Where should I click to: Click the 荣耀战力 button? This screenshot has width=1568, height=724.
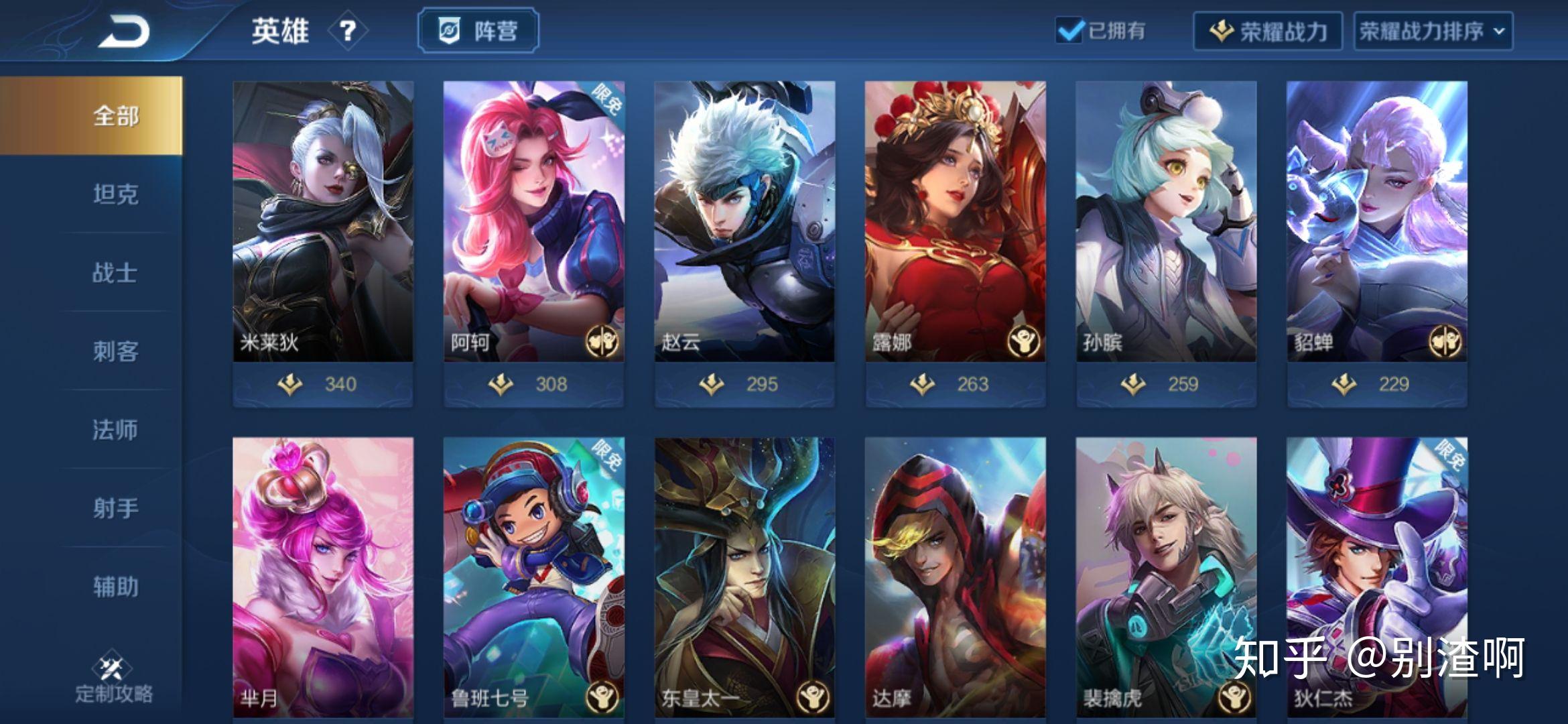pyautogui.click(x=1267, y=32)
